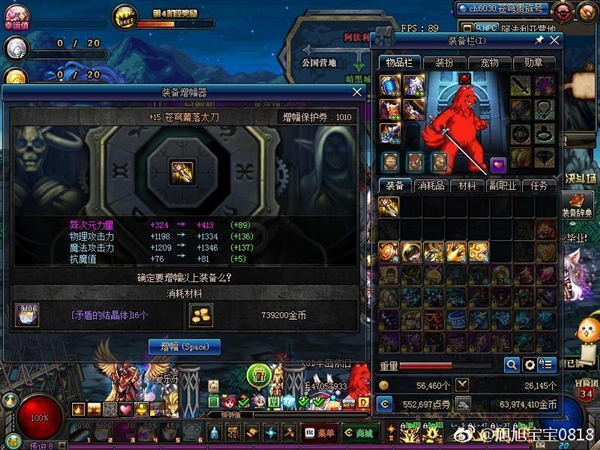Click the inventory gear settings button
The width and height of the screenshot is (600, 450).
coord(530,365)
